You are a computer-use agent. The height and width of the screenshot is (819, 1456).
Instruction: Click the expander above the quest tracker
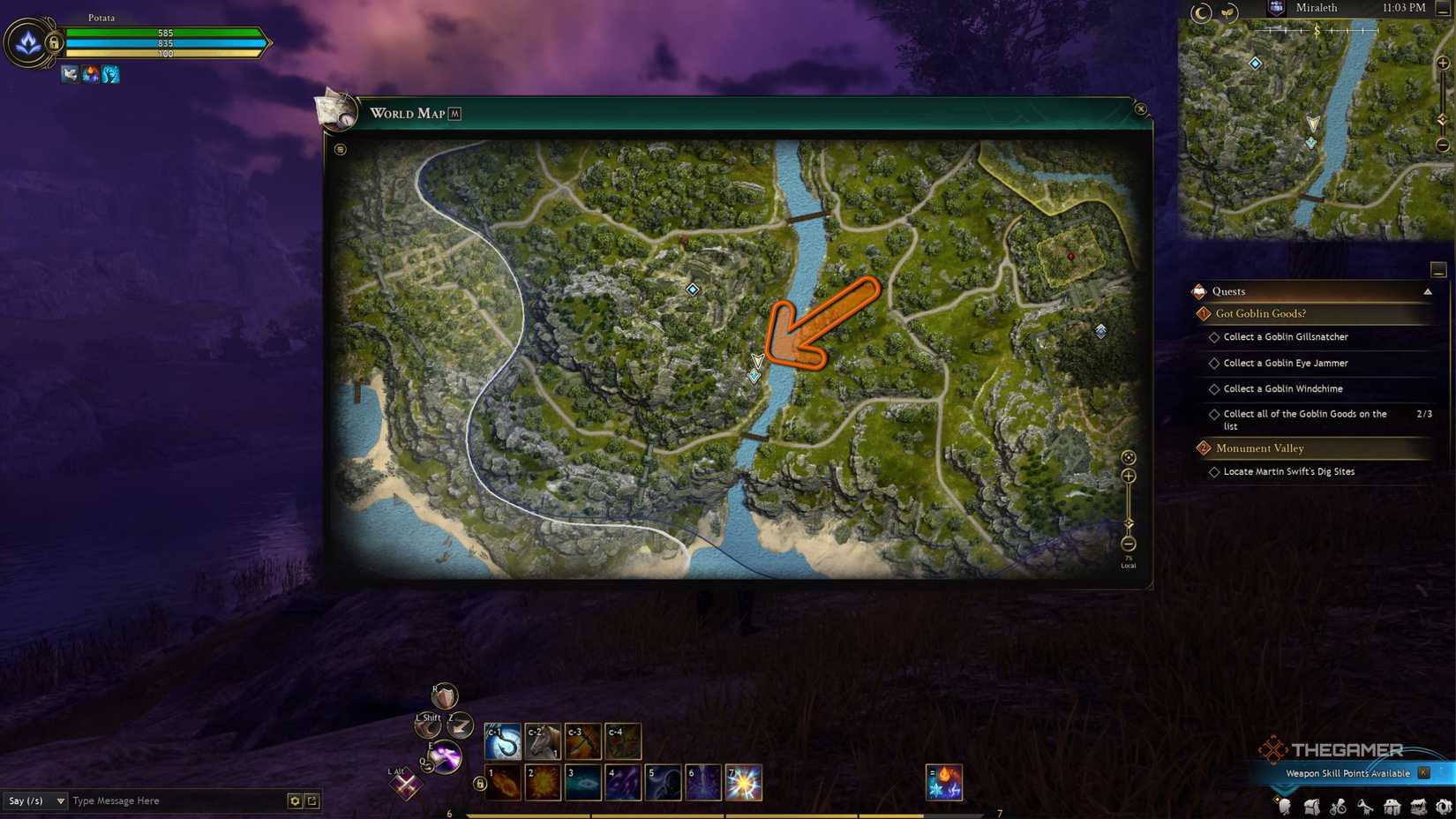1439,268
